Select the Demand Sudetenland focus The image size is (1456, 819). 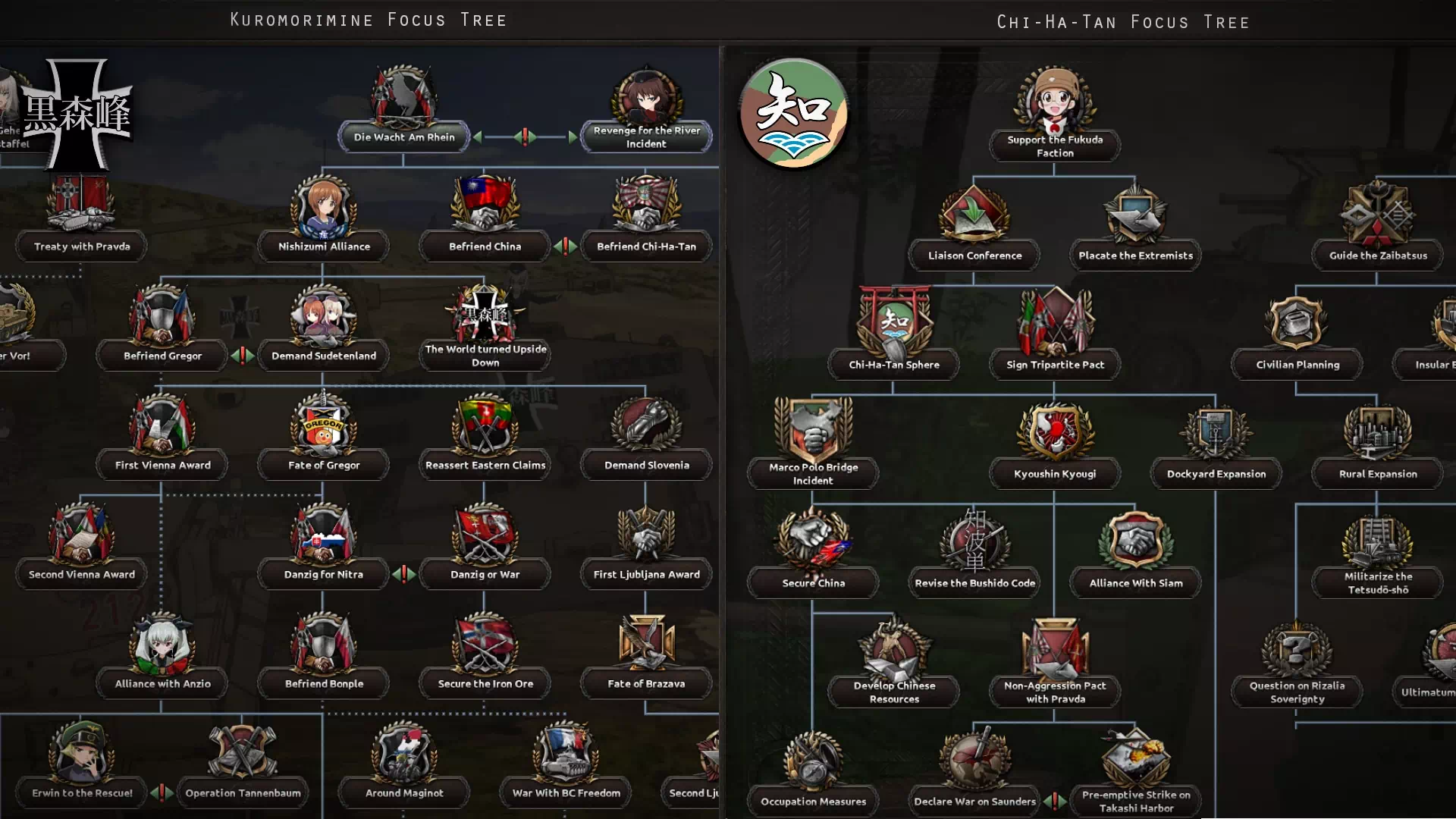(324, 356)
